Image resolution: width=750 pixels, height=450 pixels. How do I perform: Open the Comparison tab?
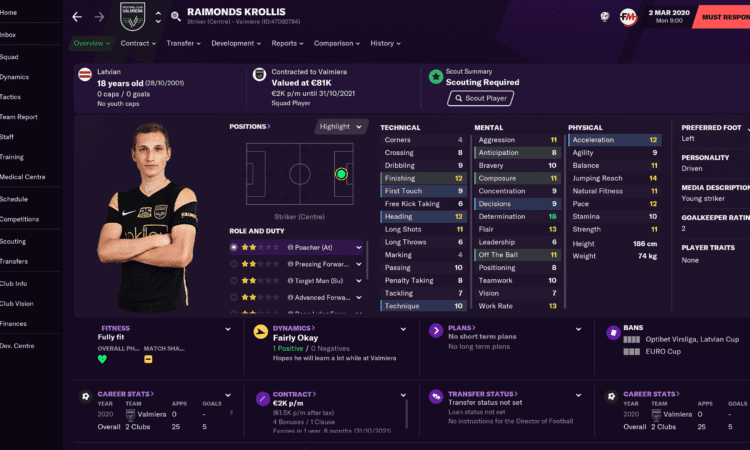336,44
